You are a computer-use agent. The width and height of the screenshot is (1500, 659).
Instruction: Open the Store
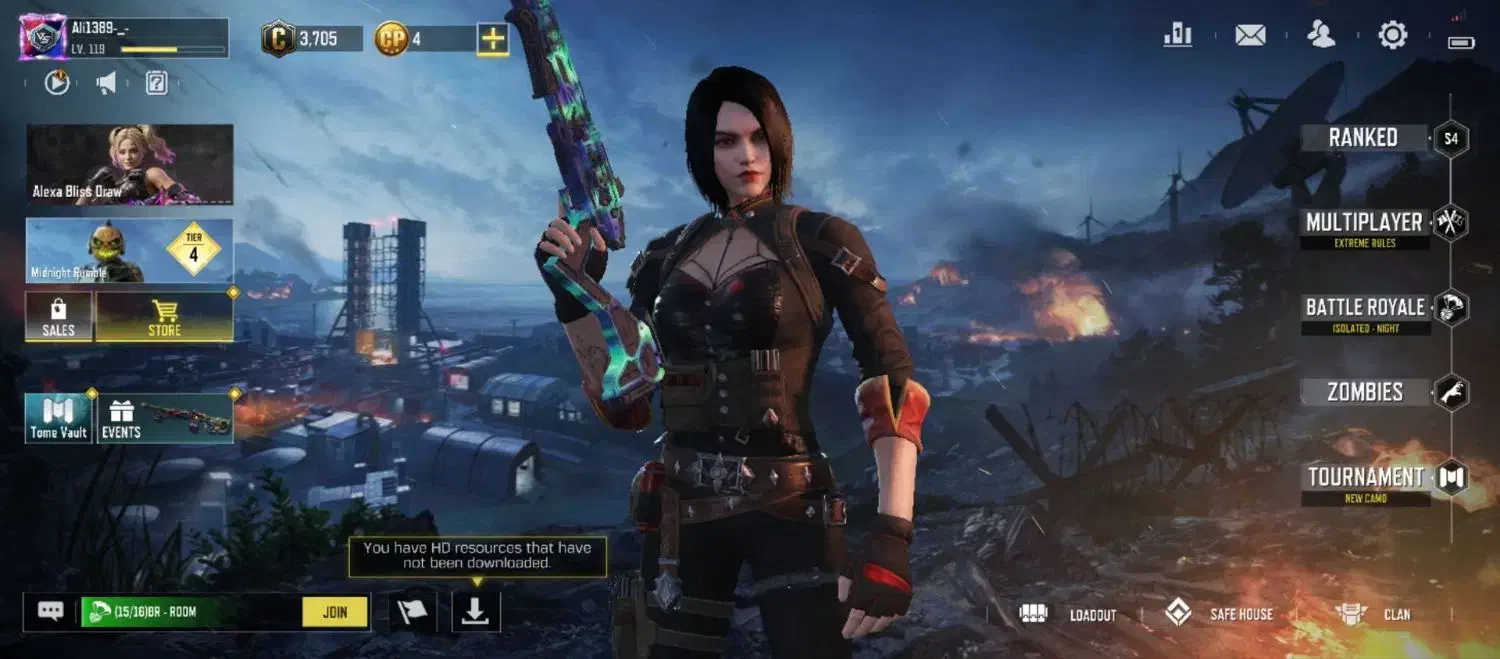click(165, 316)
